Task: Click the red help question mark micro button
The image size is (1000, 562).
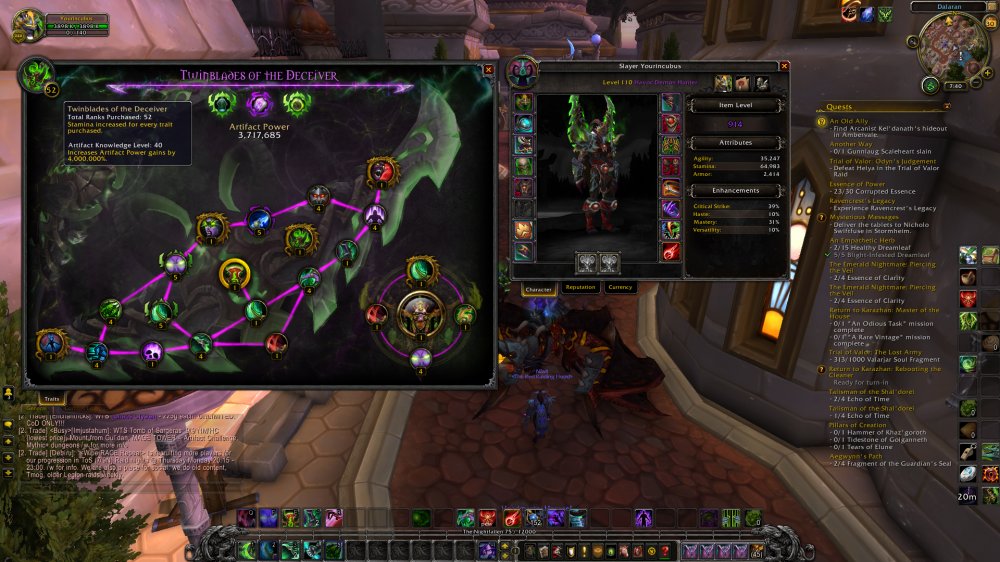Action: (665, 551)
